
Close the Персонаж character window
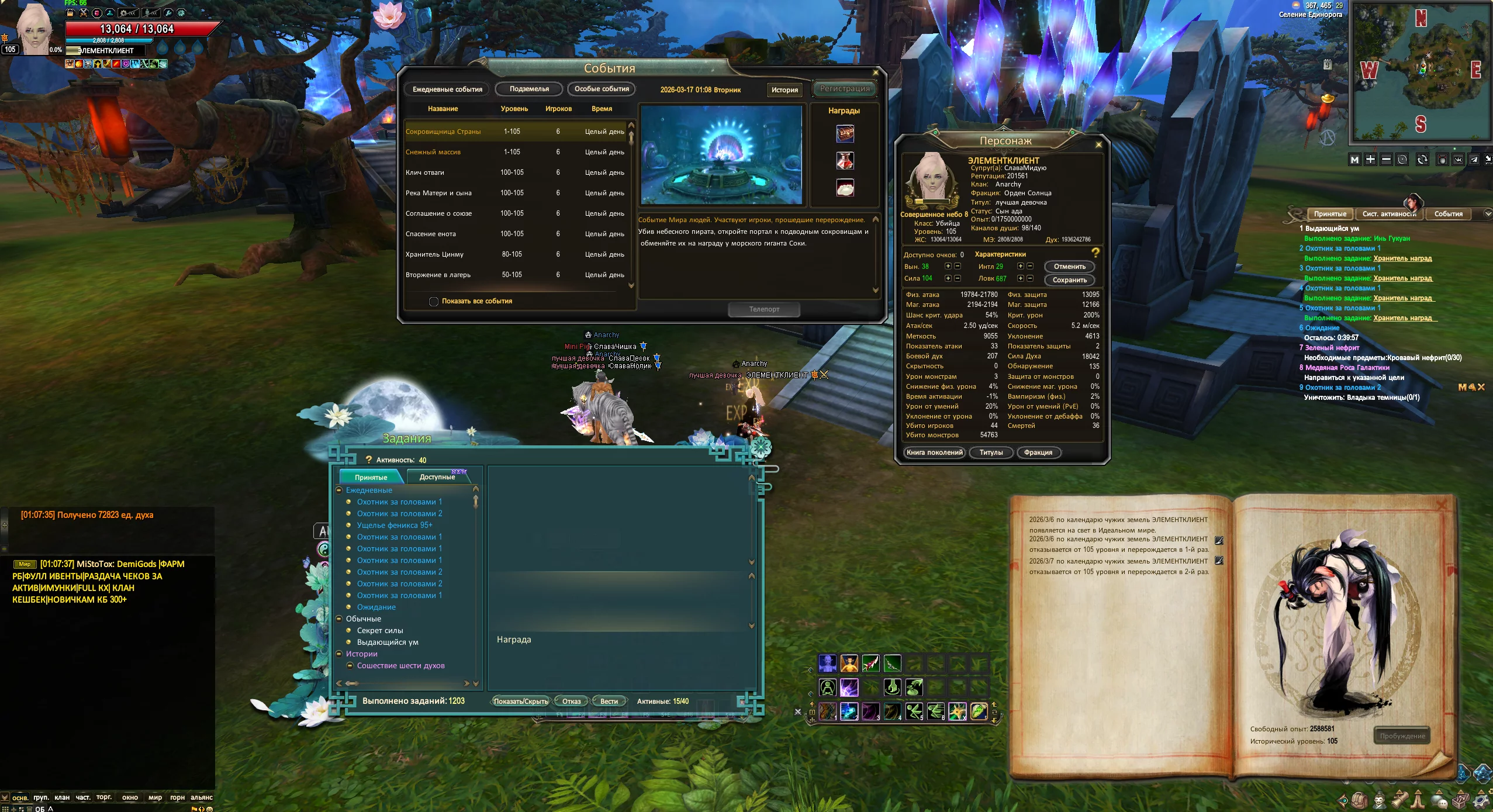[1098, 144]
